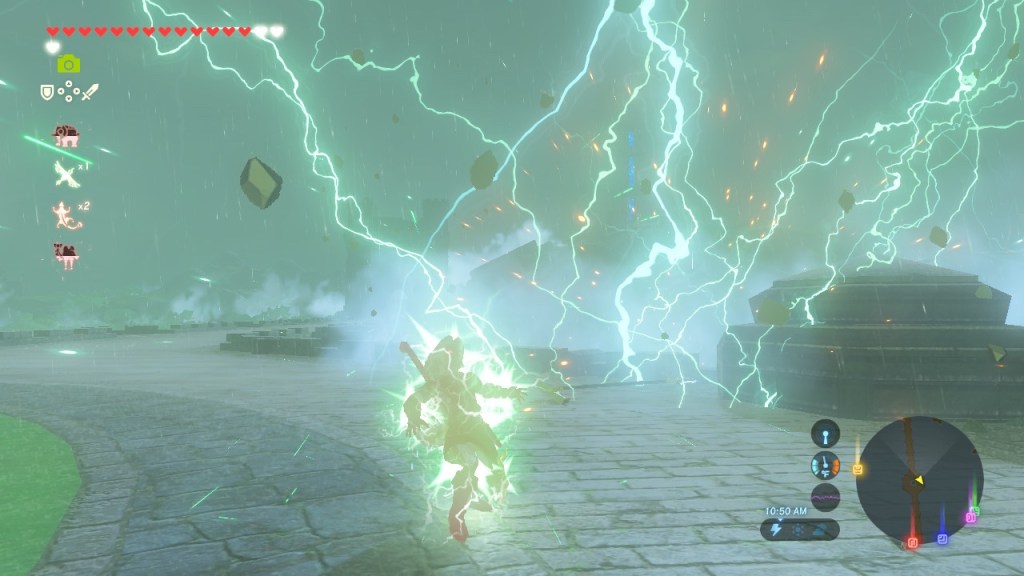1024x576 pixels.
Task: Click the purple noise level indicator
Action: click(825, 496)
